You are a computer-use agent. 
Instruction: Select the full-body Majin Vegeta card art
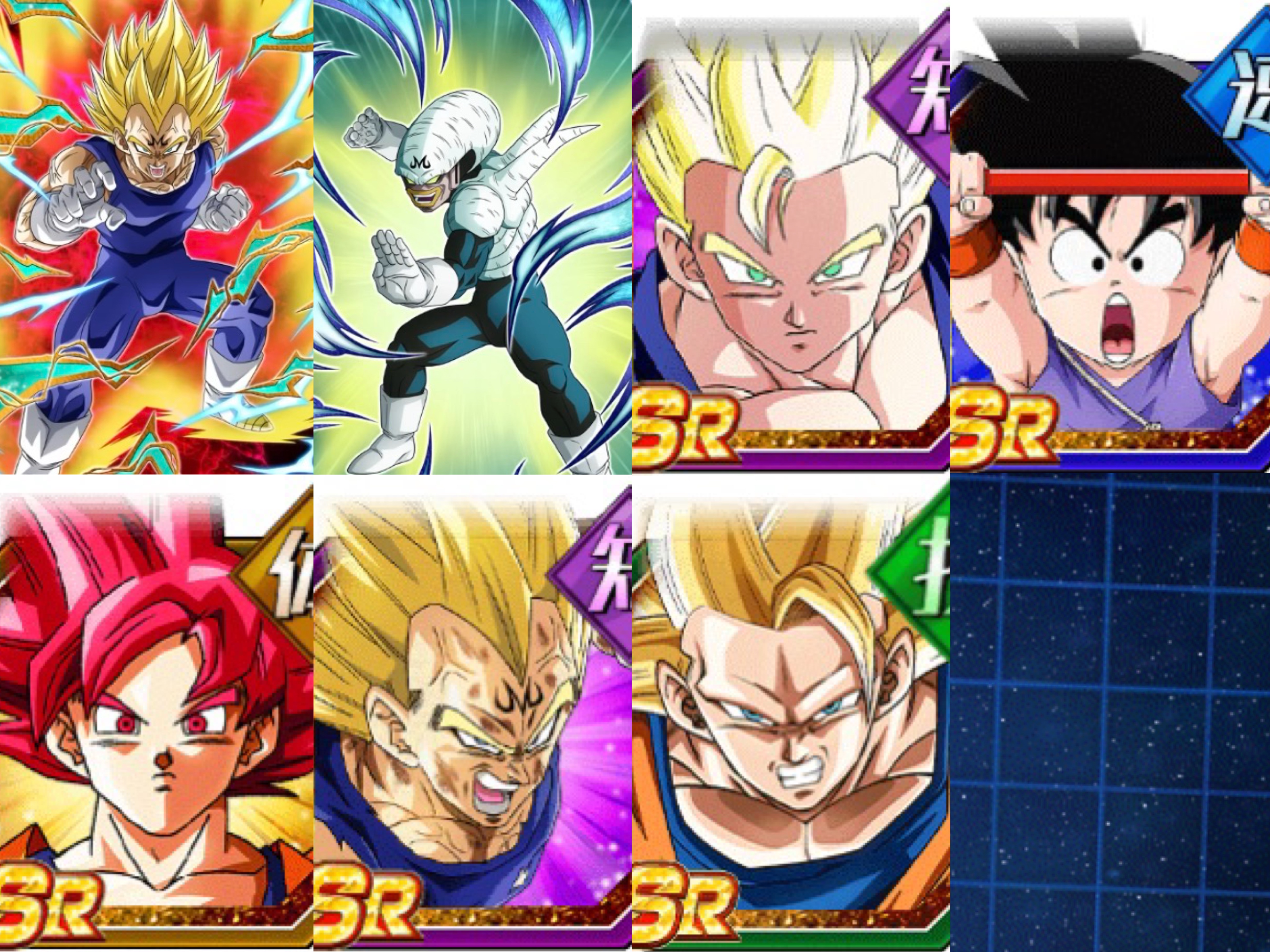(156, 236)
